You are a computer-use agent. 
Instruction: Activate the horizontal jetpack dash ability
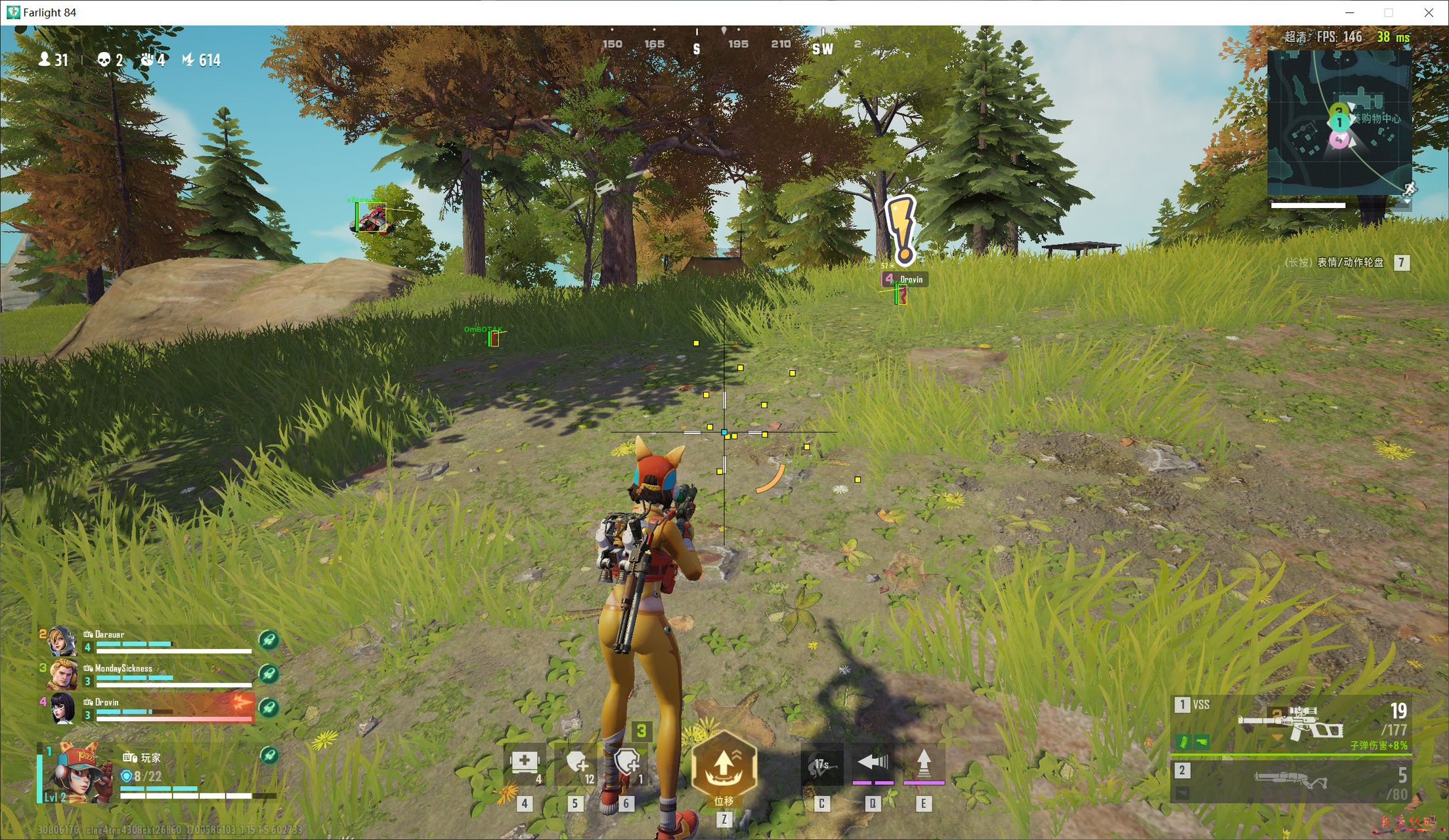pyautogui.click(x=873, y=763)
